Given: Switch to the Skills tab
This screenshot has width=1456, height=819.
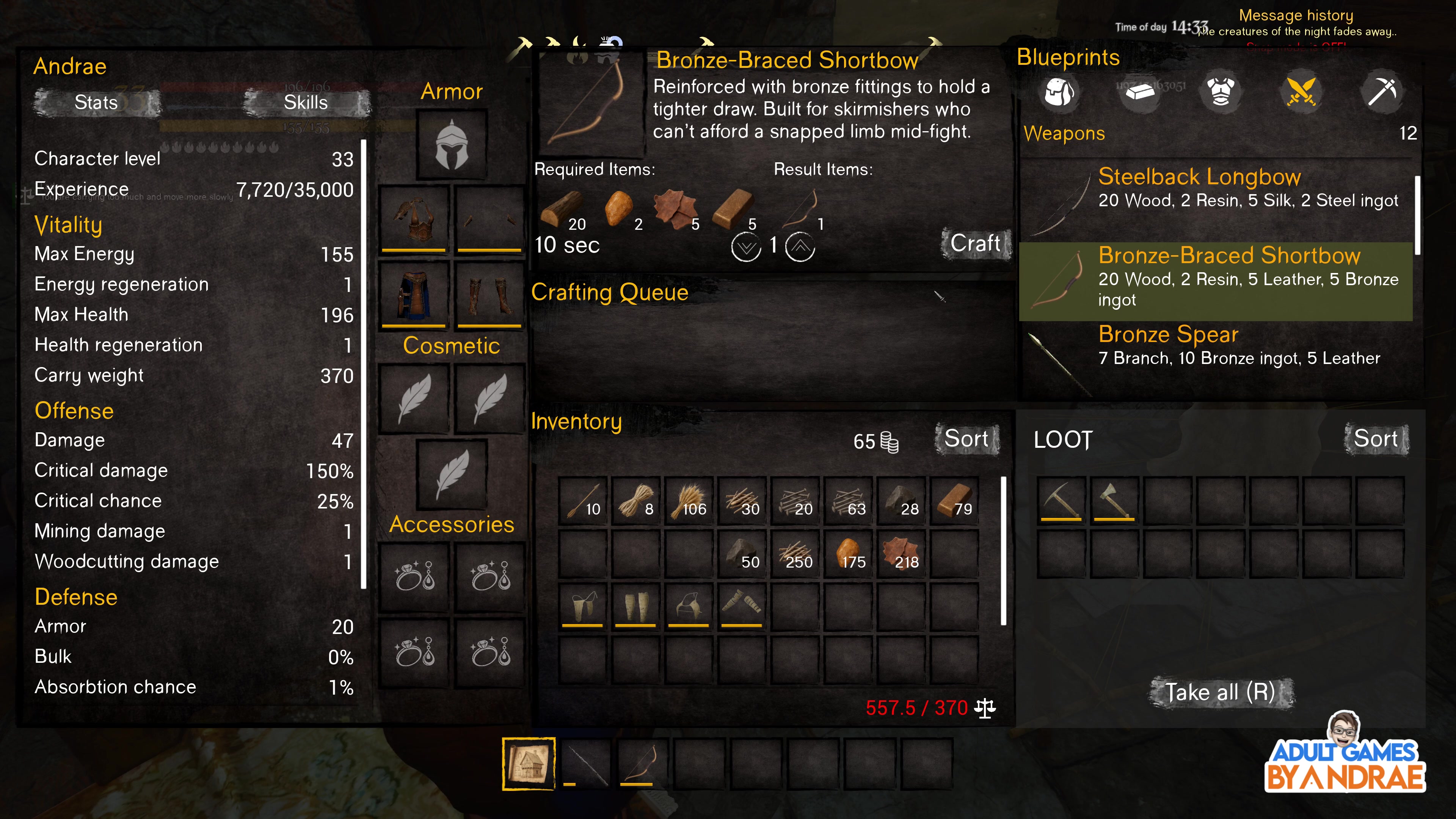Looking at the screenshot, I should pos(304,103).
